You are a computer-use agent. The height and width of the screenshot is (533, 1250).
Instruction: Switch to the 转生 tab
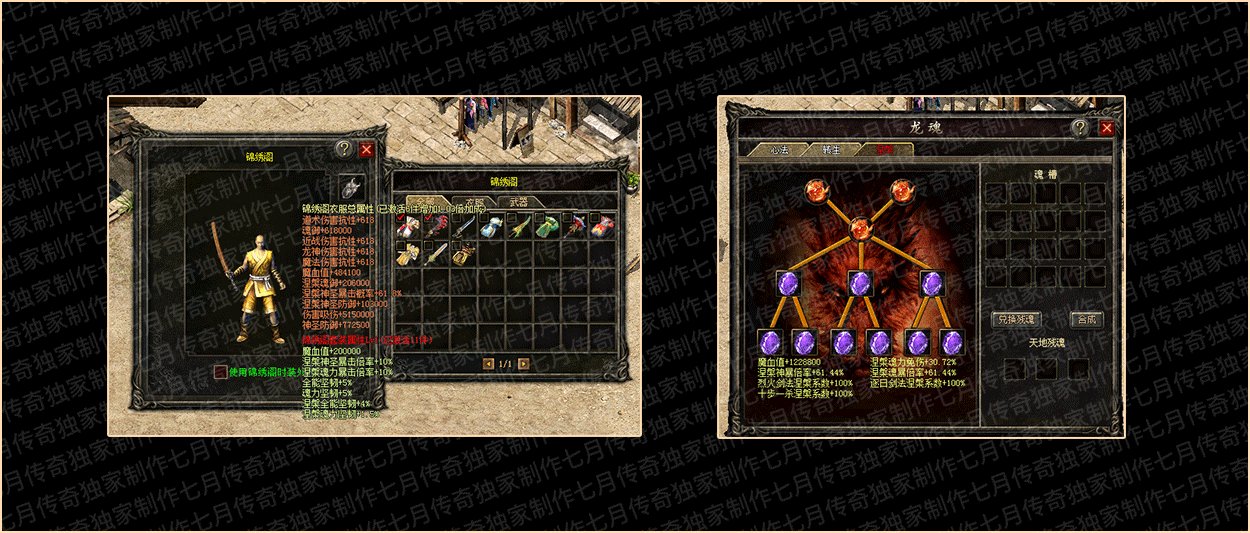(831, 150)
